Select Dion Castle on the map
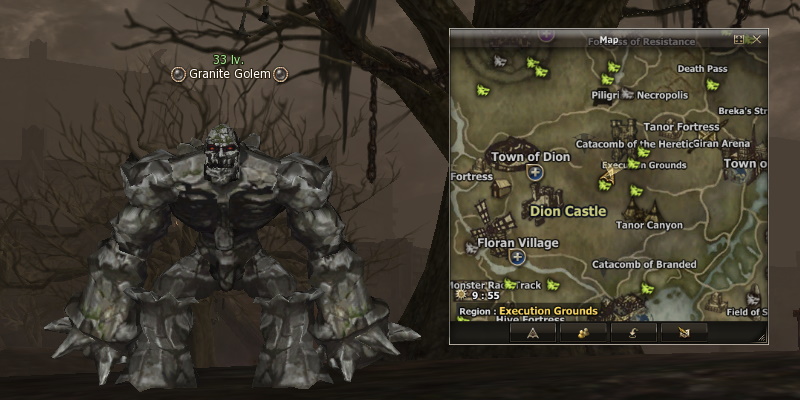The height and width of the screenshot is (400, 800). point(568,211)
